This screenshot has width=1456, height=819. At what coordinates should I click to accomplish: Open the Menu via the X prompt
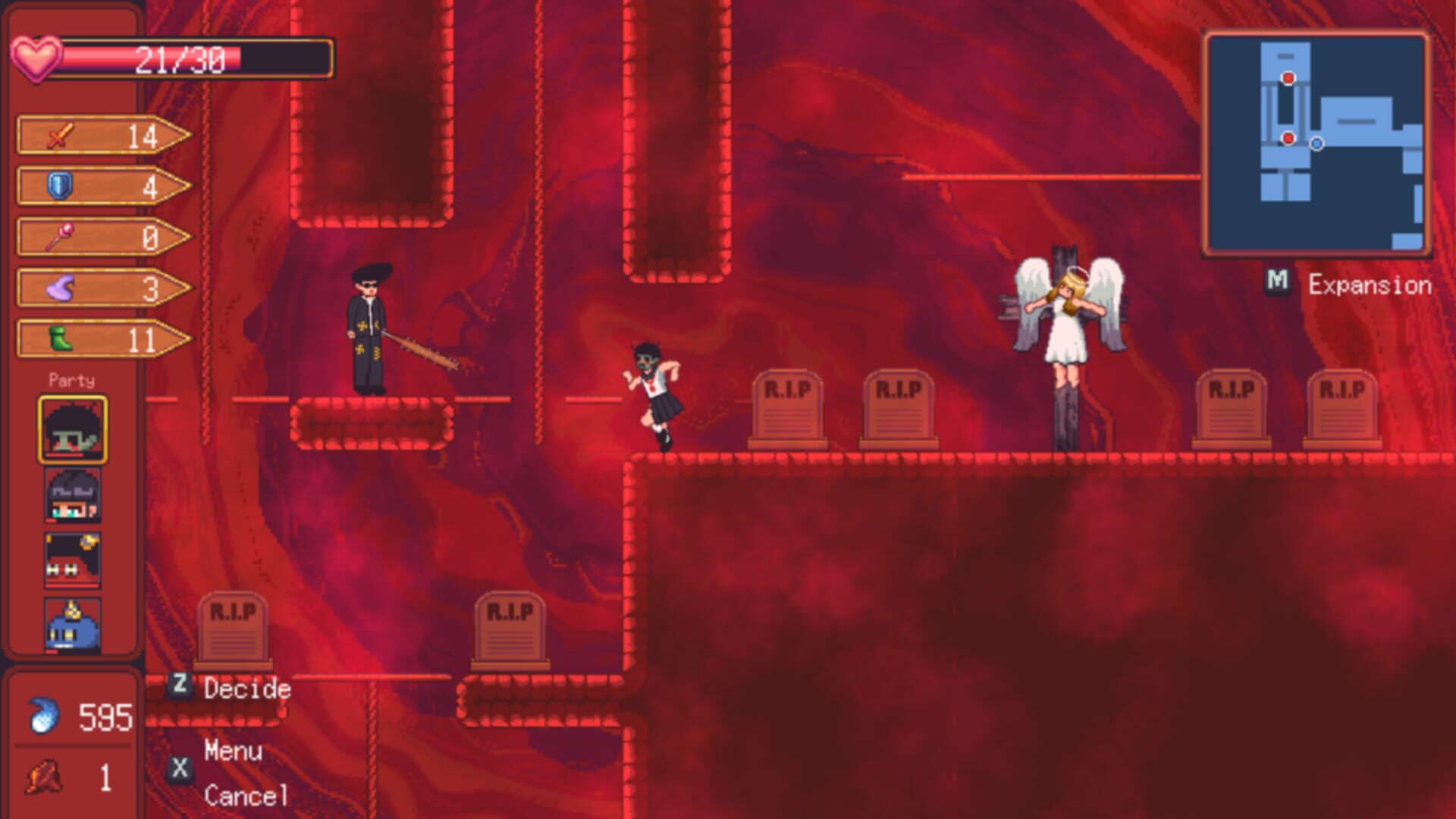pos(231,752)
